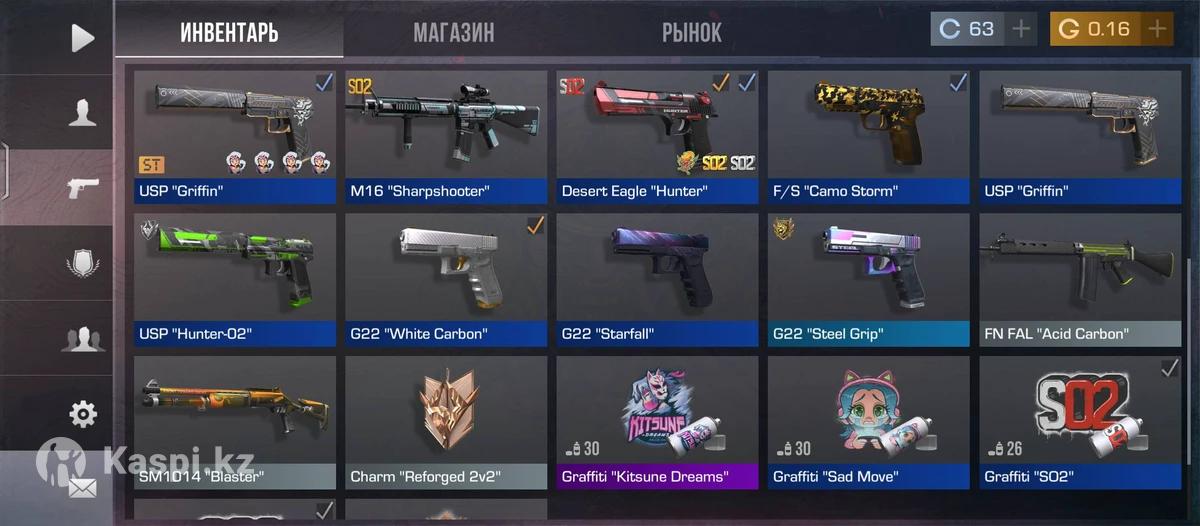Viewport: 1200px width, 526px height.
Task: Select the M16 "Sharpshooter" rifle
Action: point(446,137)
